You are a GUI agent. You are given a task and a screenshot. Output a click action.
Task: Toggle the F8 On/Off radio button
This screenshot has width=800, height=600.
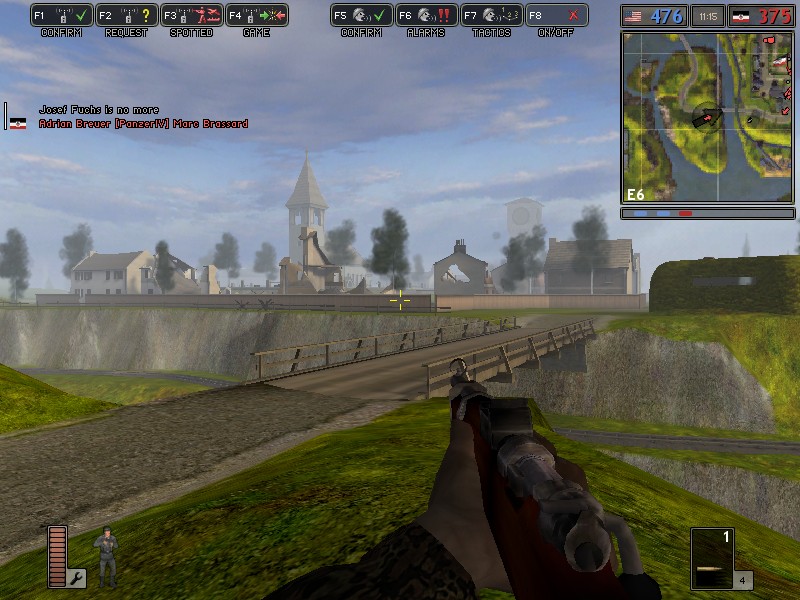coord(557,16)
